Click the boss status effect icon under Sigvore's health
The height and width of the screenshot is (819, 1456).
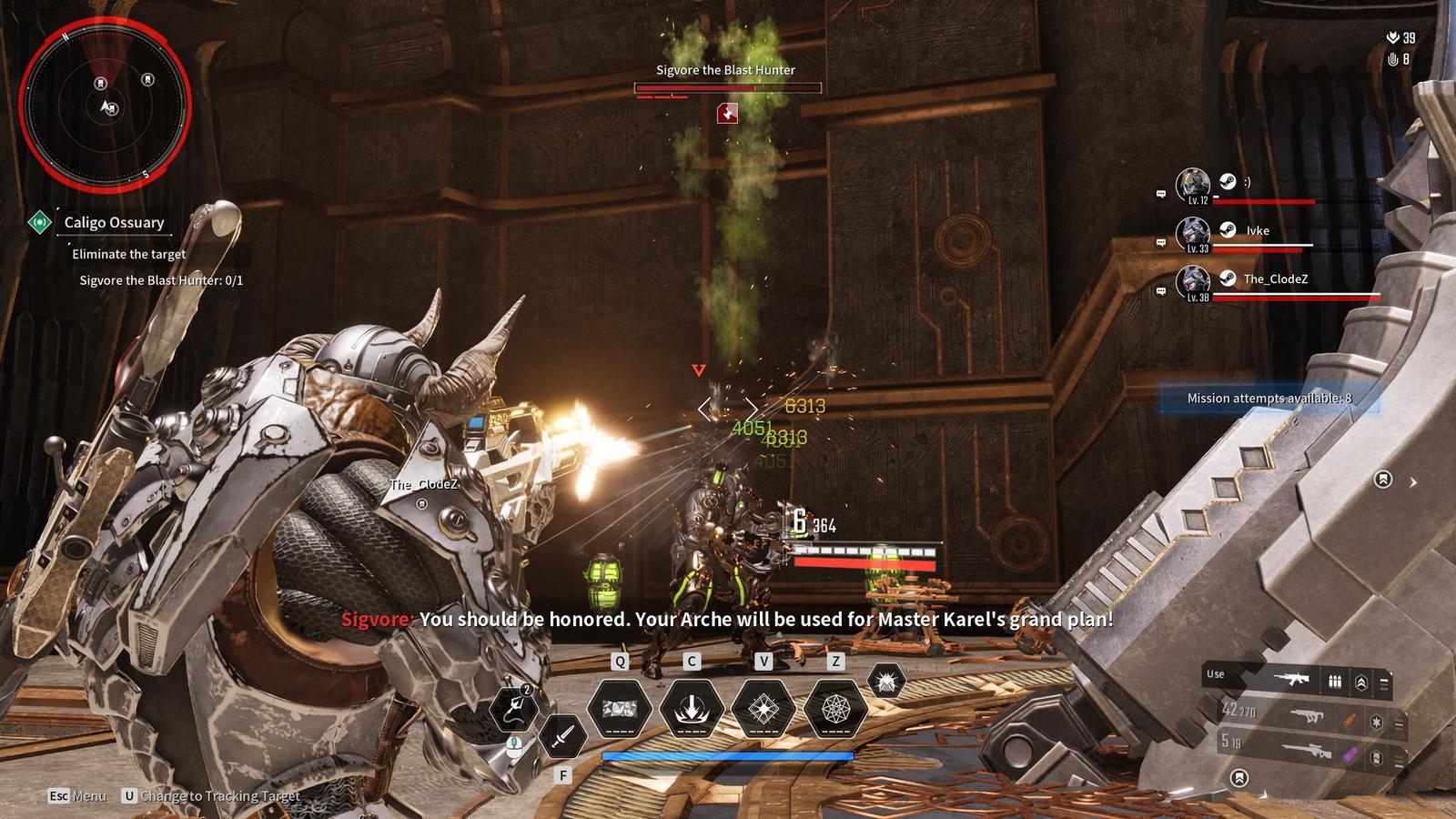coord(727,113)
